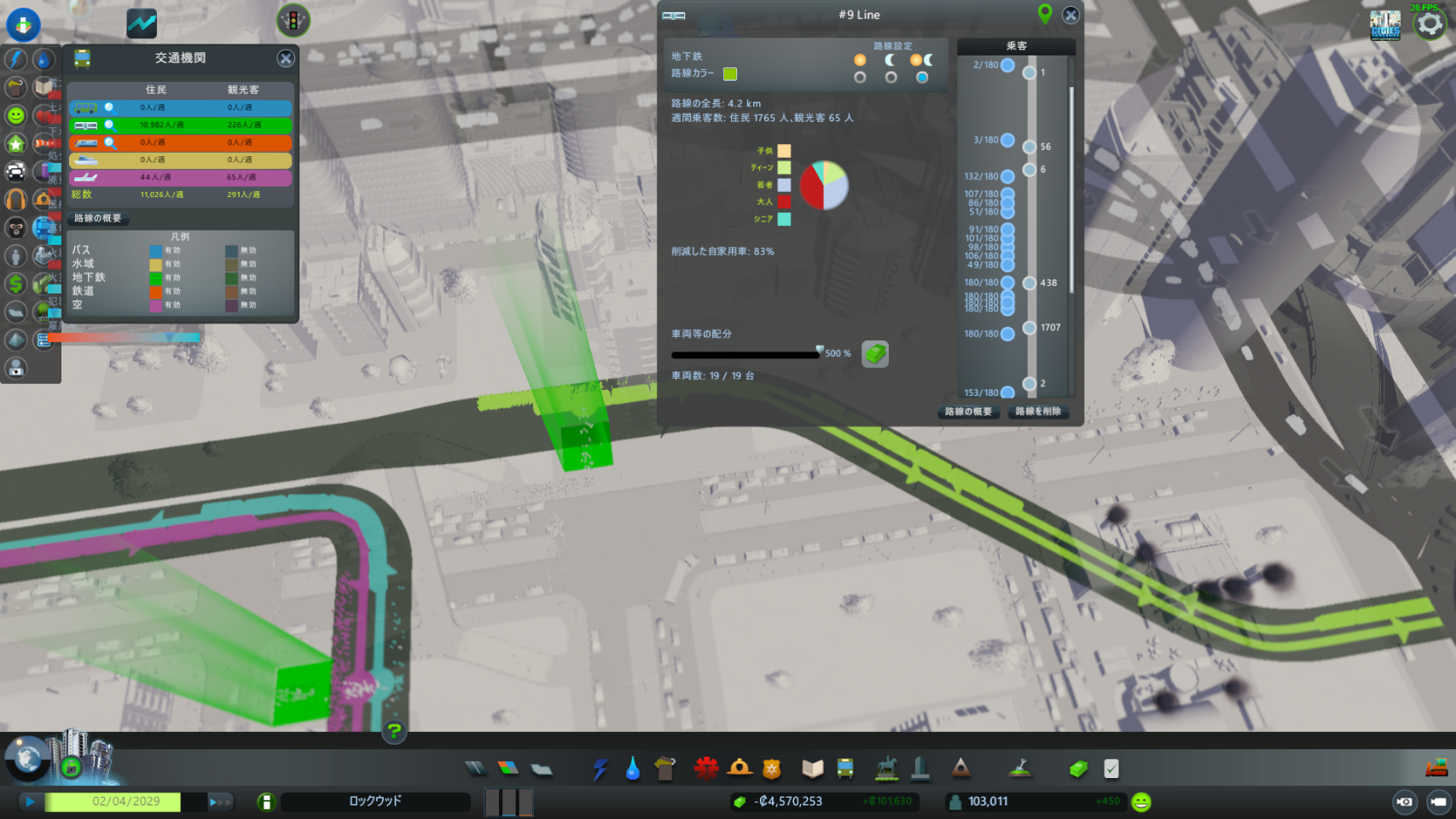
Task: Open 路線の概要 under the transport statistics table
Action: (98, 218)
